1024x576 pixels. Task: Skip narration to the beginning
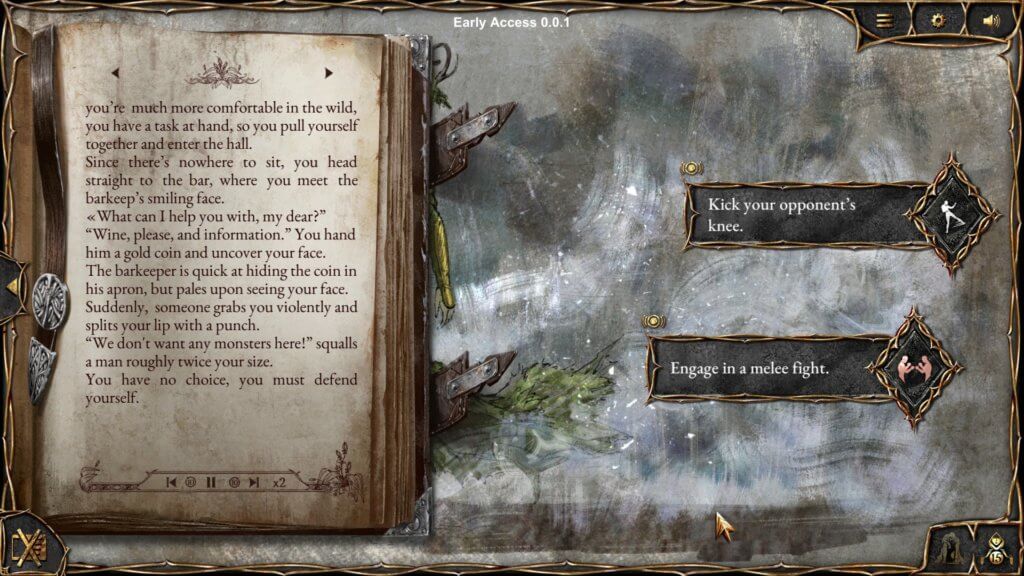point(171,482)
